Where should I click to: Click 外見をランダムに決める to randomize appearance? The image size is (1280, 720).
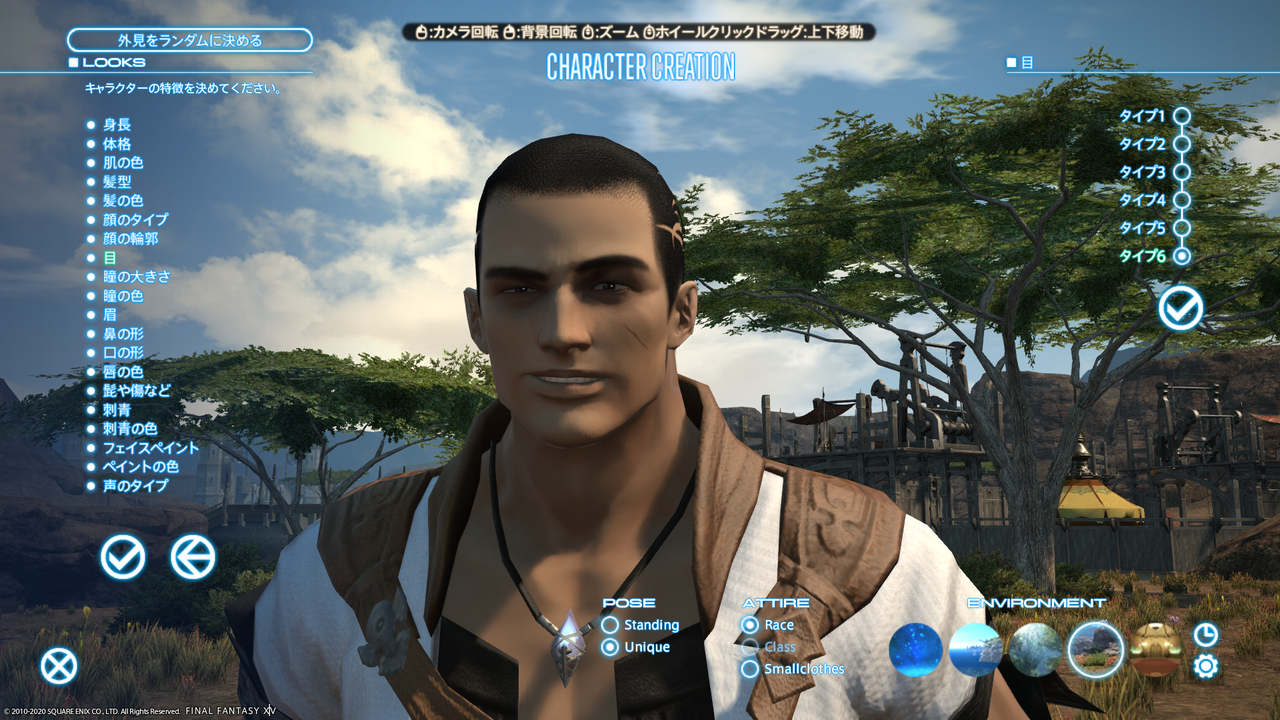pos(189,40)
